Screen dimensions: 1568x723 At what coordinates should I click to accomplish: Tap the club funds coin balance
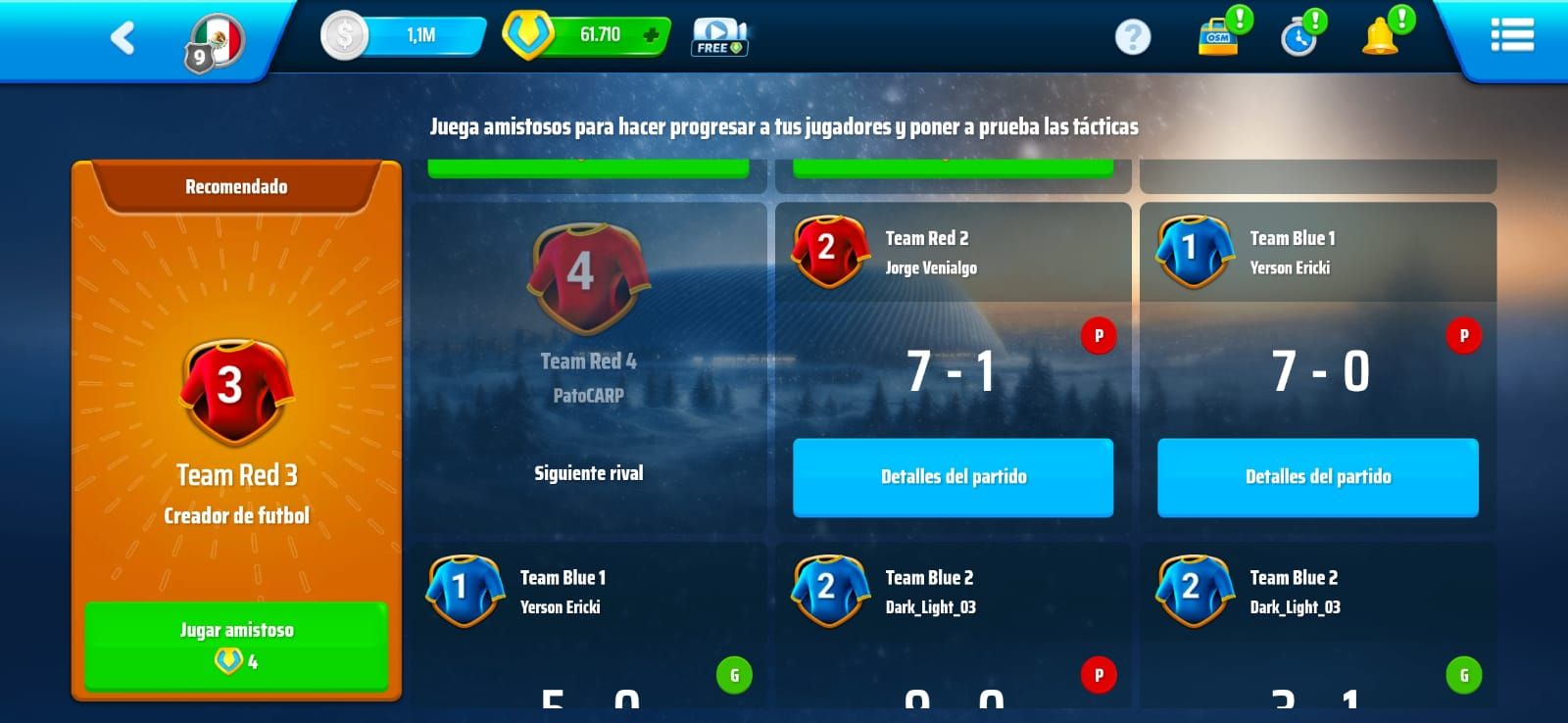pos(404,36)
